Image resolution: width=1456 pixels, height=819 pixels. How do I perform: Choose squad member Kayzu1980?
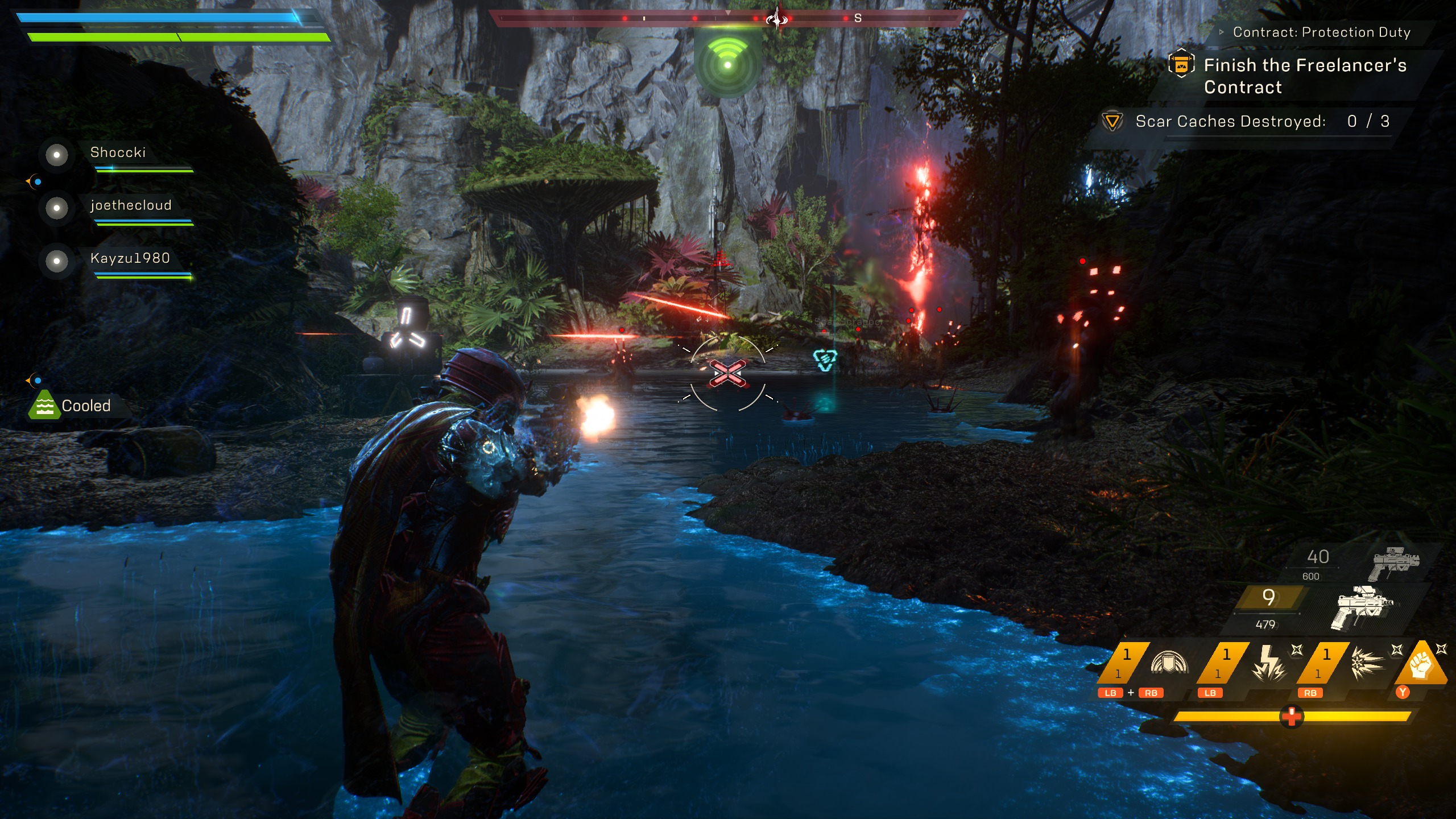tap(130, 258)
